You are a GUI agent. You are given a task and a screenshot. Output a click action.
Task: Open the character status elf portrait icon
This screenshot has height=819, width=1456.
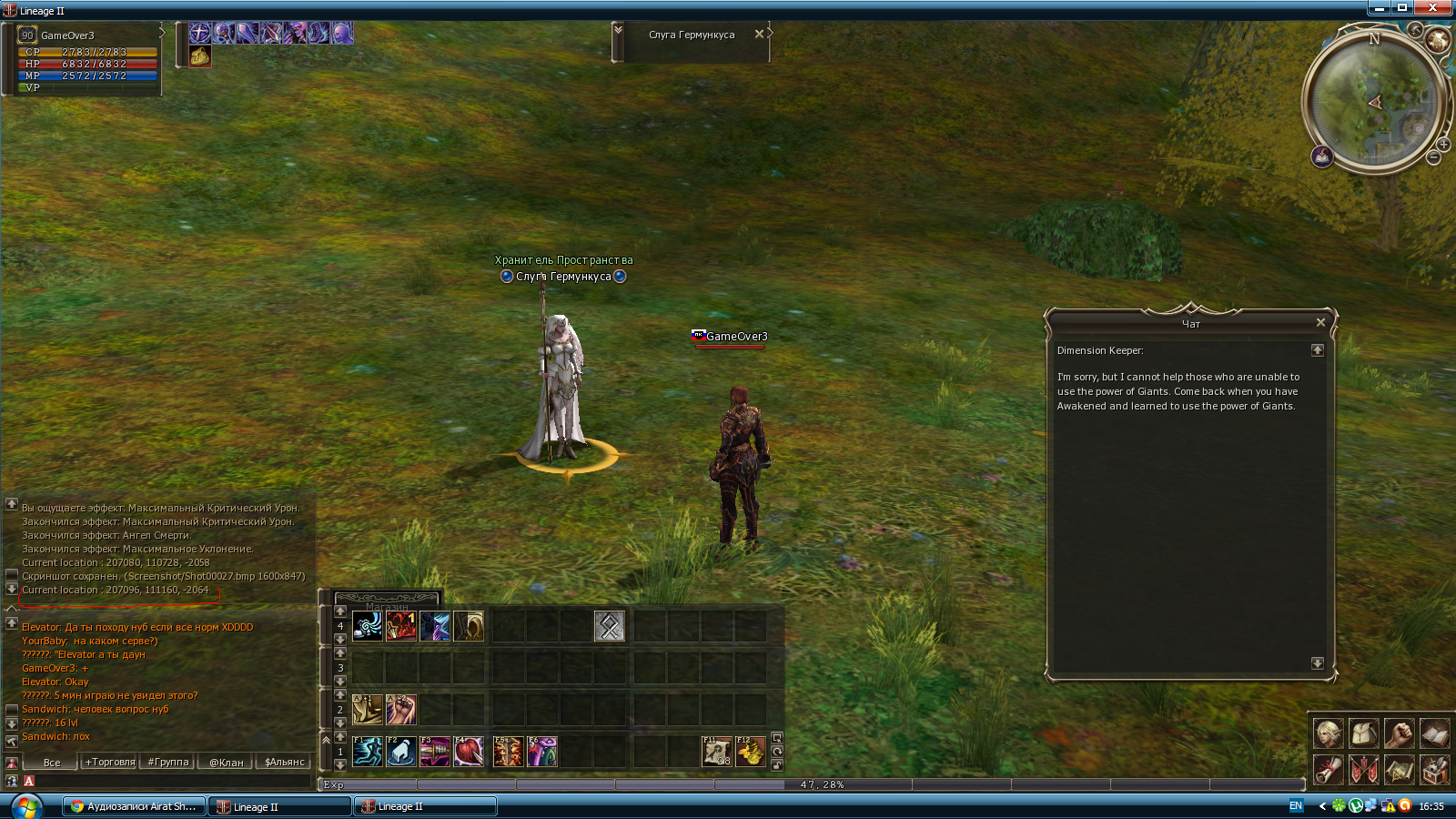[x=1328, y=733]
